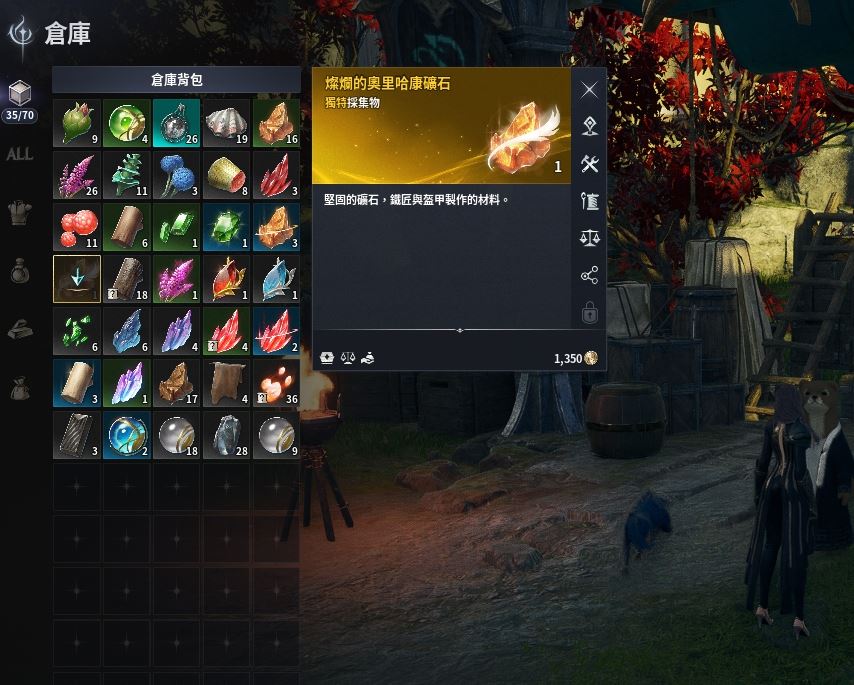The image size is (854, 685).
Task: Share the item with the share icon
Action: [x=590, y=276]
